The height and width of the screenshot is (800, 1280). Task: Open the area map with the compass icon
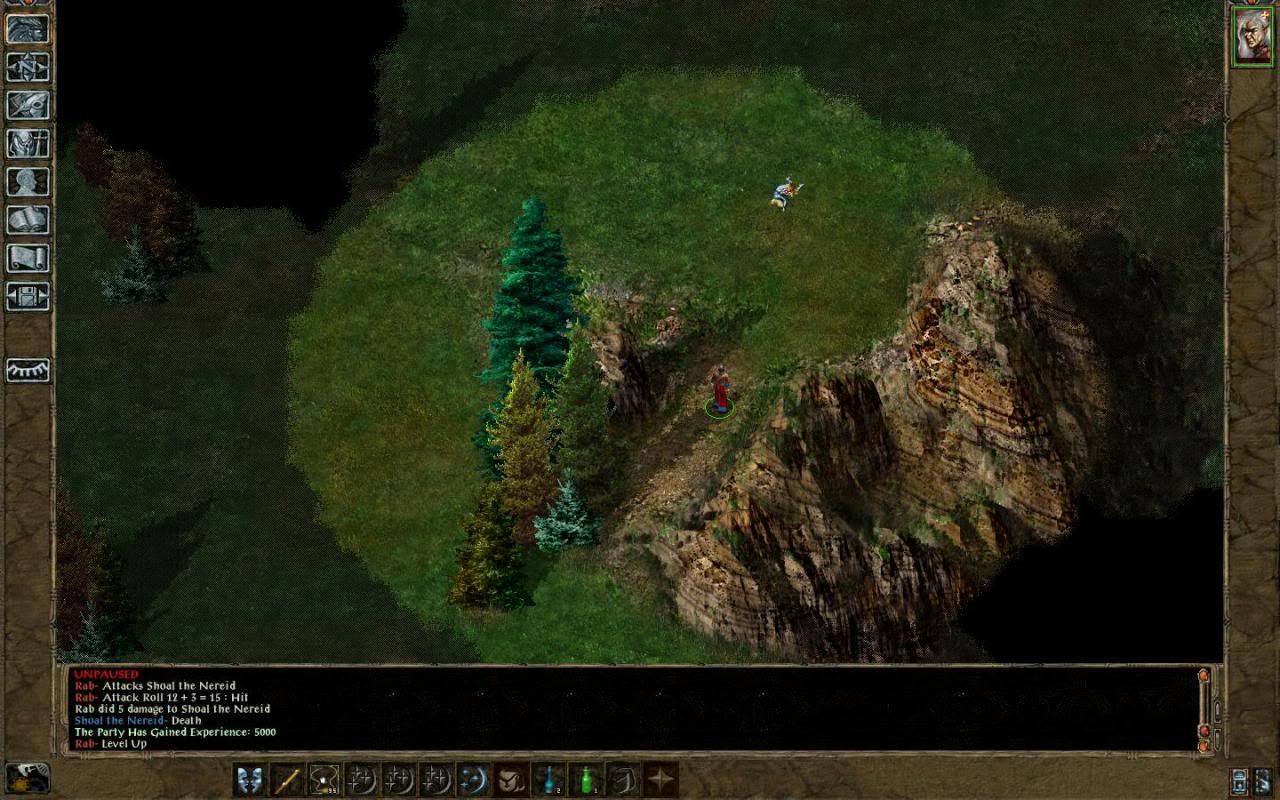28,66
